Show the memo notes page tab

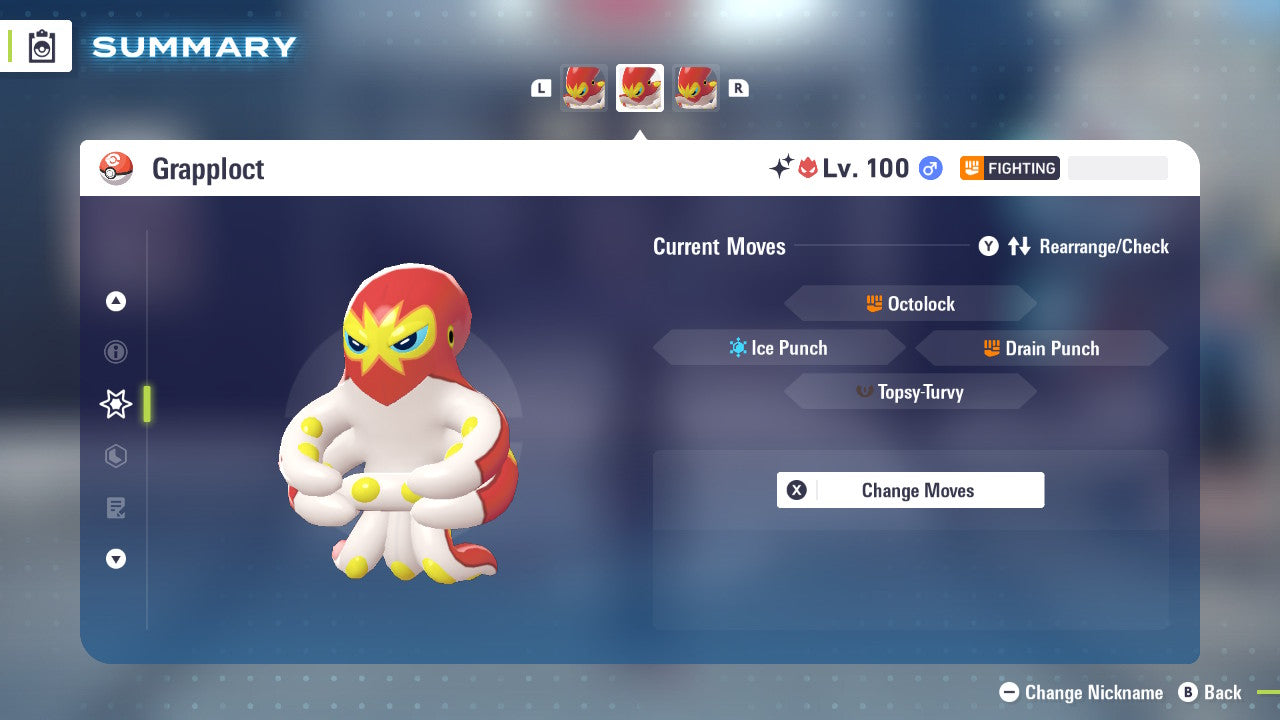click(x=116, y=508)
